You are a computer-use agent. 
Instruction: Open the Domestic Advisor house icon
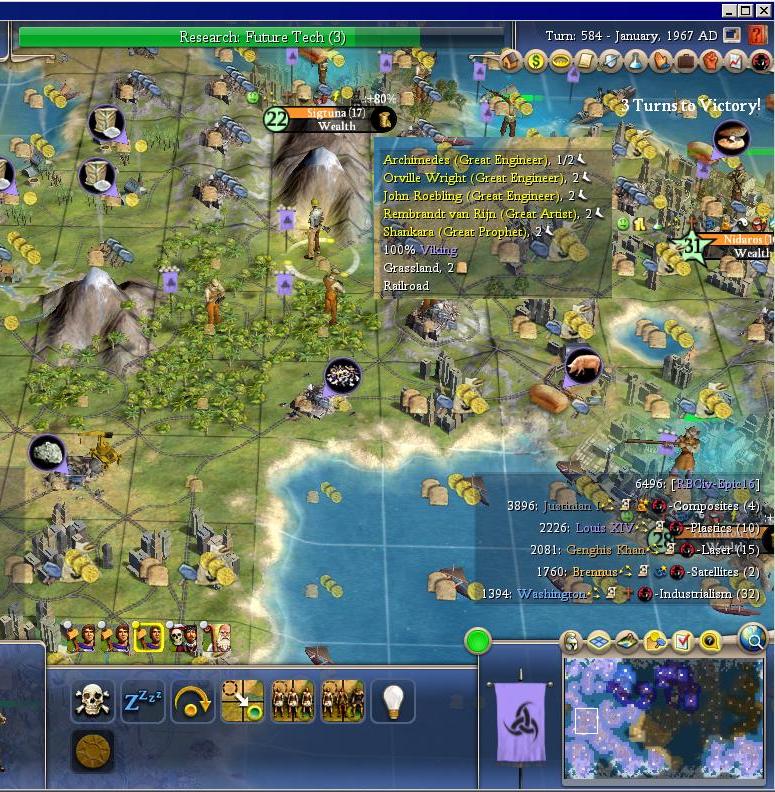tap(511, 61)
